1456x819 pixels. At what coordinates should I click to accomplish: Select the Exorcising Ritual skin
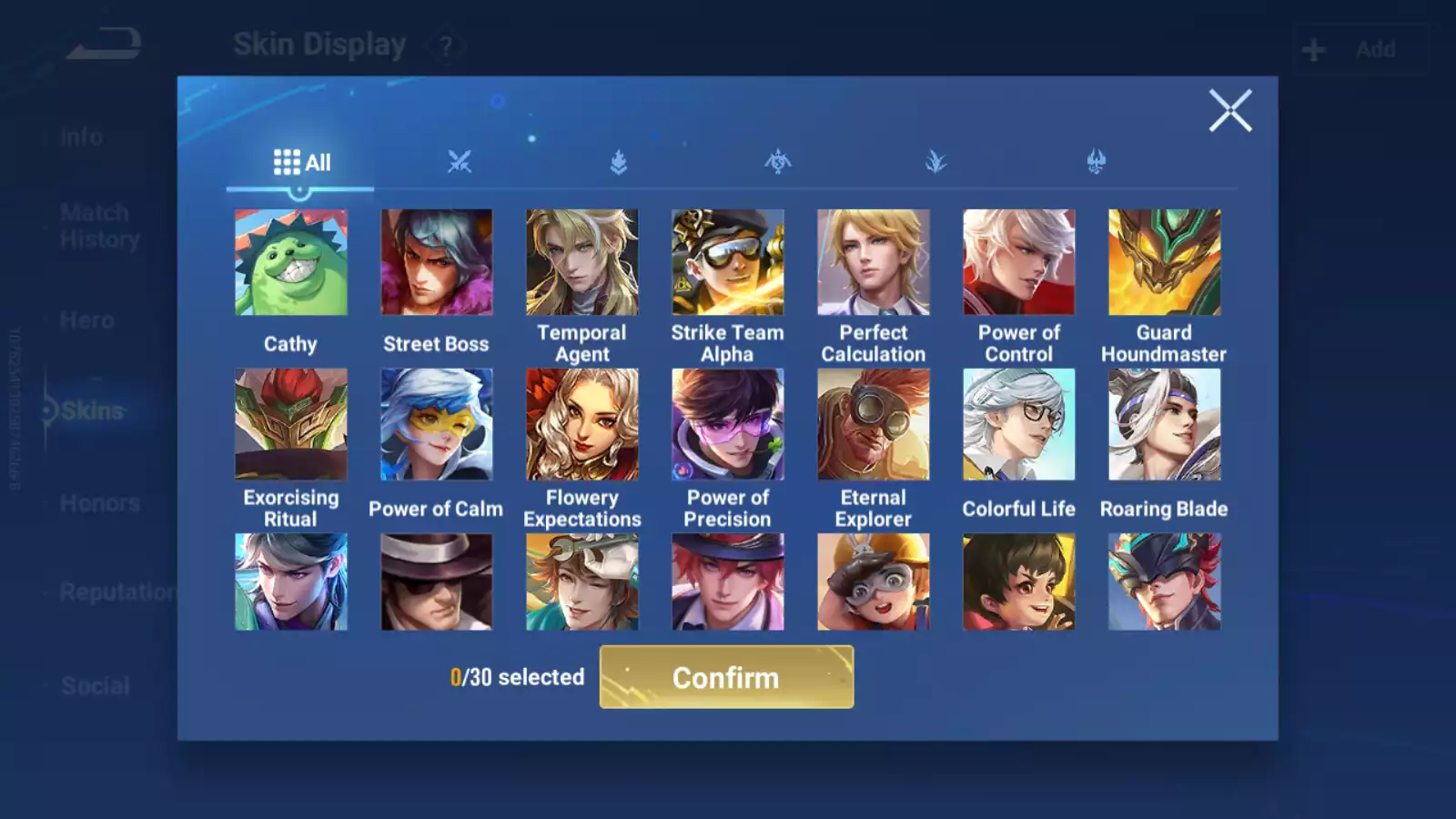tap(291, 424)
